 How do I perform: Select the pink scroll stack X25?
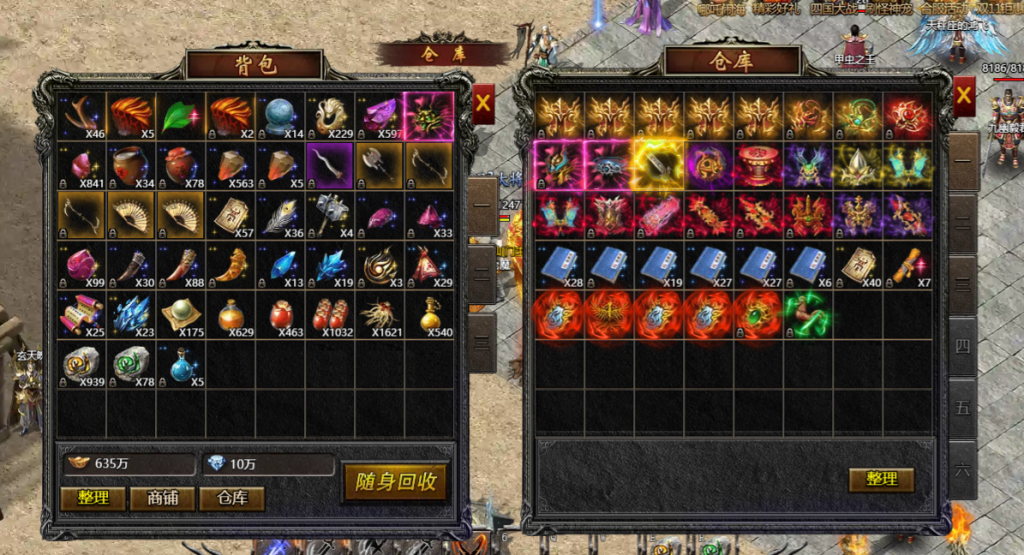tap(81, 315)
